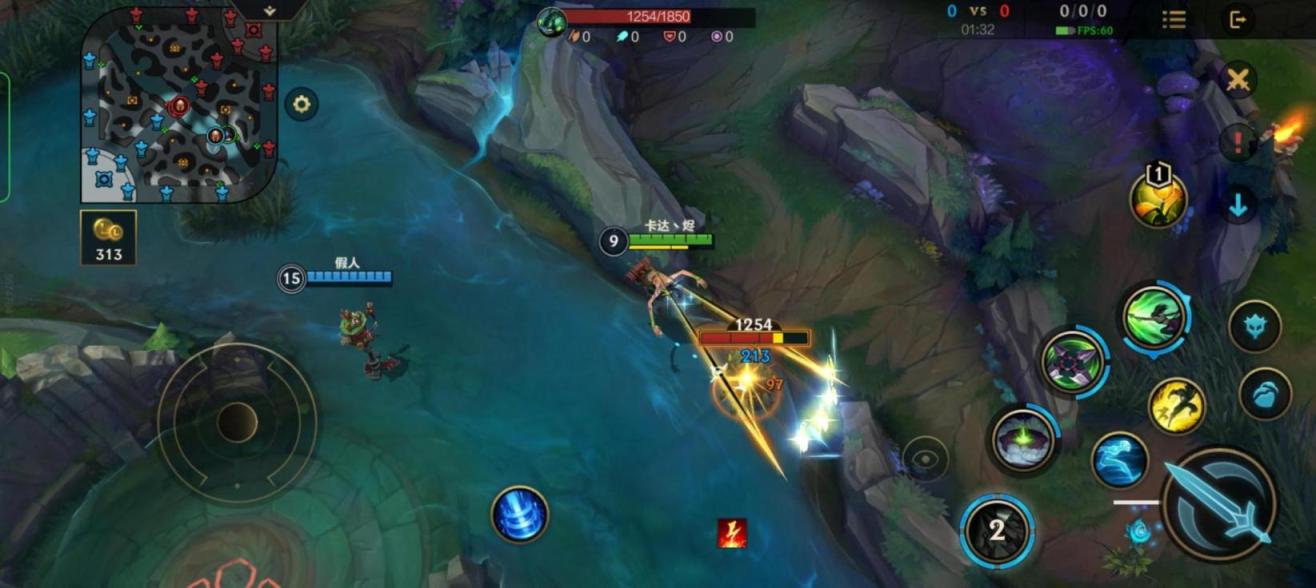This screenshot has height=588, width=1316.
Task: Open settings with the gear icon
Action: [x=301, y=103]
